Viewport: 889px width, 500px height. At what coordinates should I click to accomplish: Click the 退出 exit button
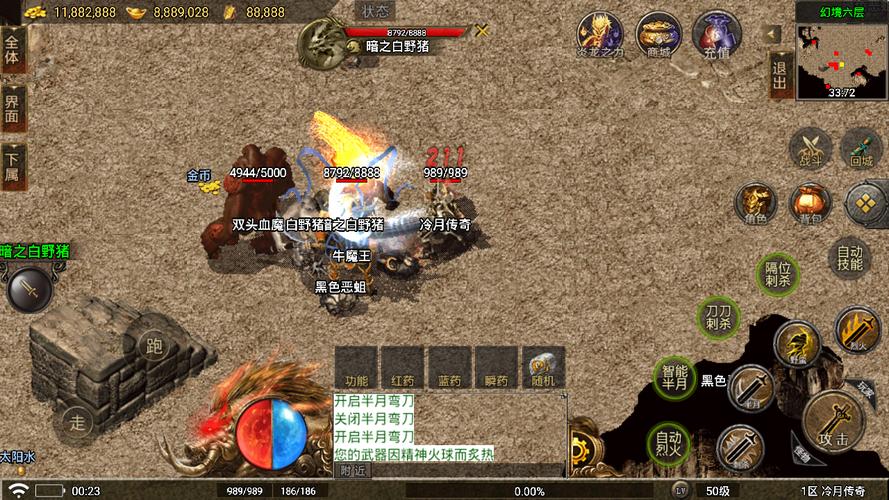pos(779,76)
